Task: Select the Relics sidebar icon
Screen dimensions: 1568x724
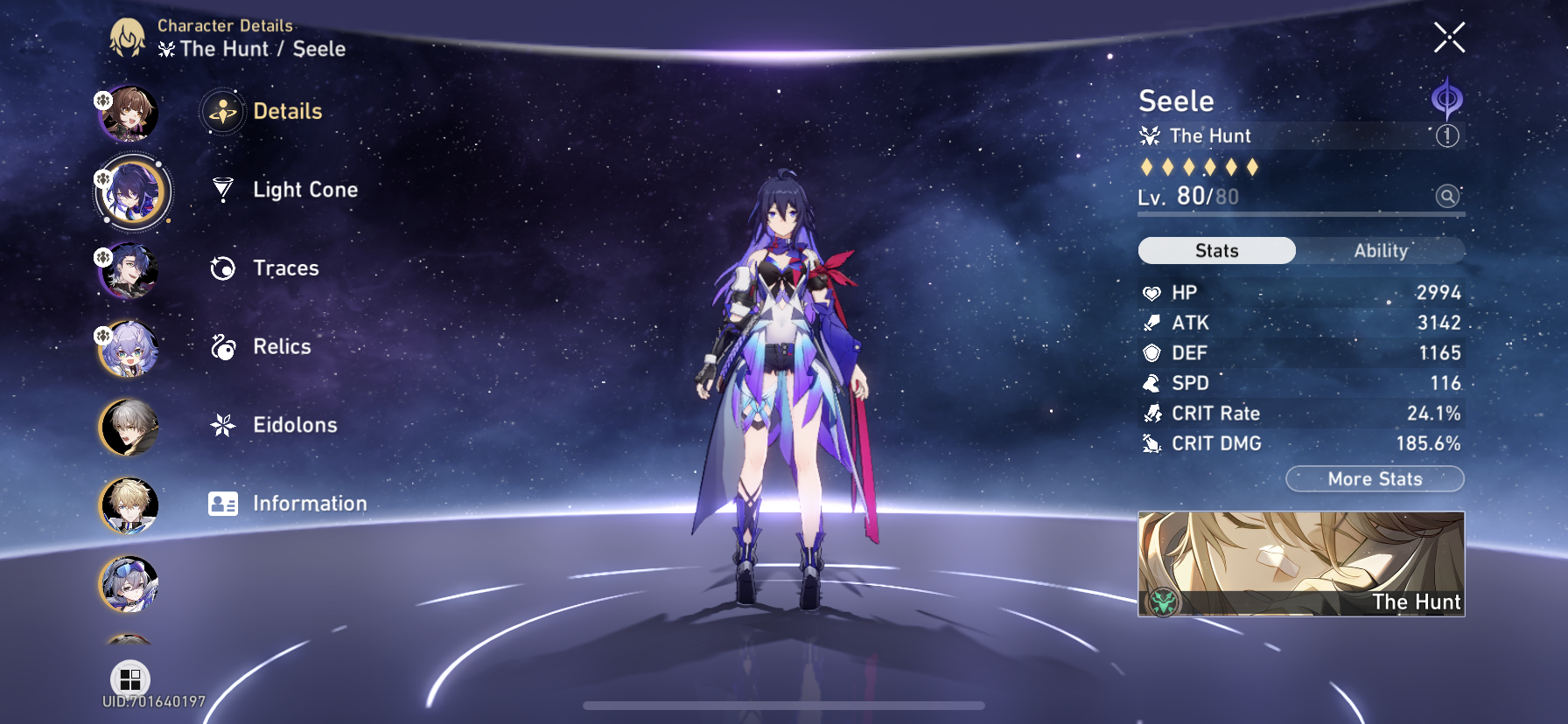Action: (224, 347)
